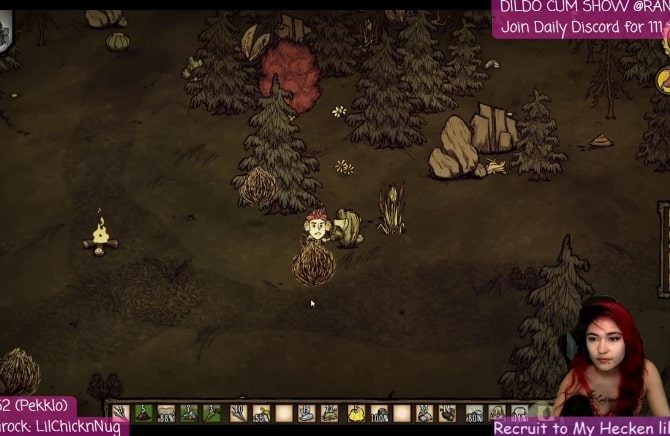The width and height of the screenshot is (670, 436).
Task: Open the crafting tab on left edge
Action: pyautogui.click(x=4, y=33)
